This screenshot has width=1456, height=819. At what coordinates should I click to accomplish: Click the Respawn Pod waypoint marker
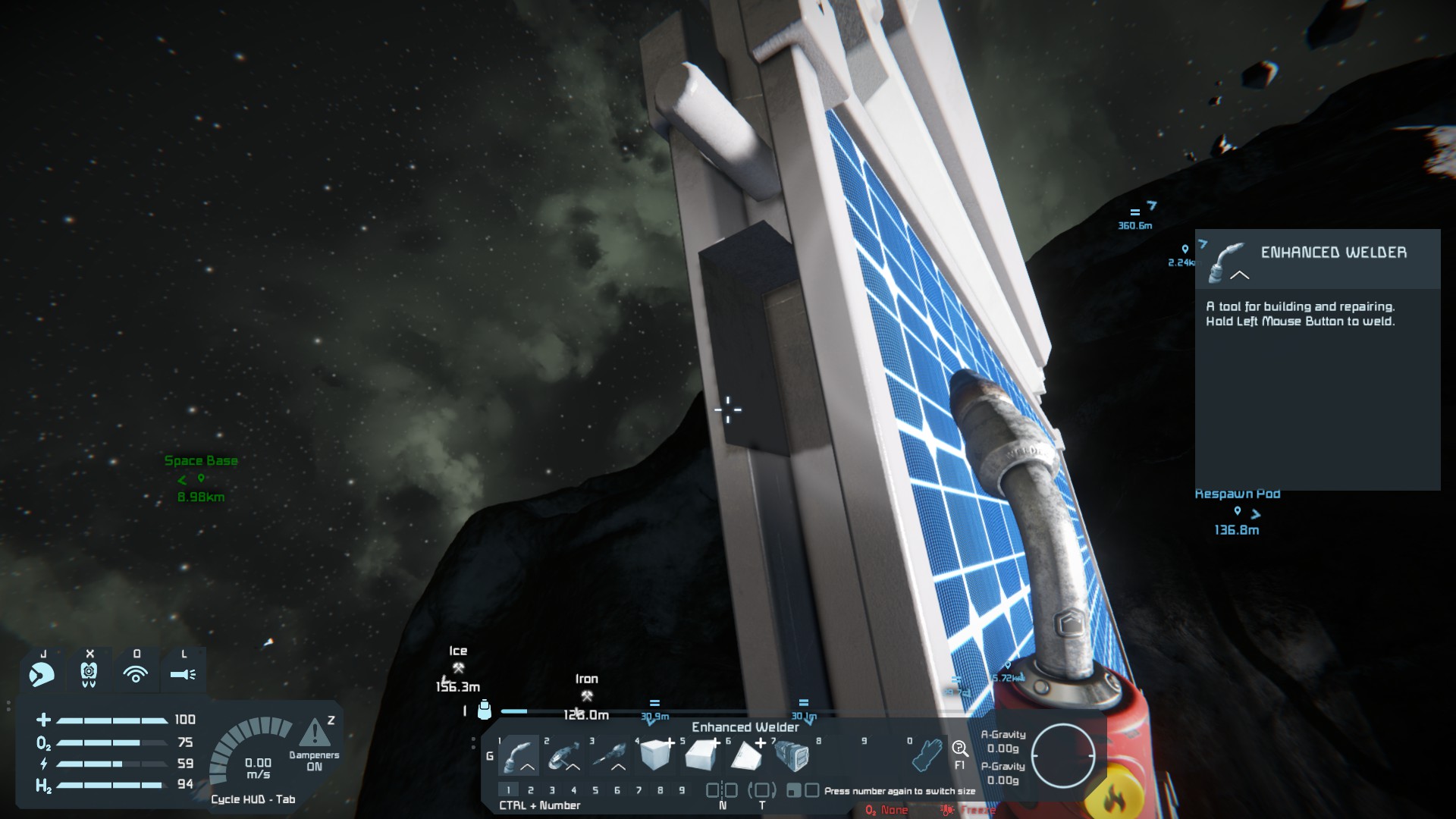coord(1238,512)
